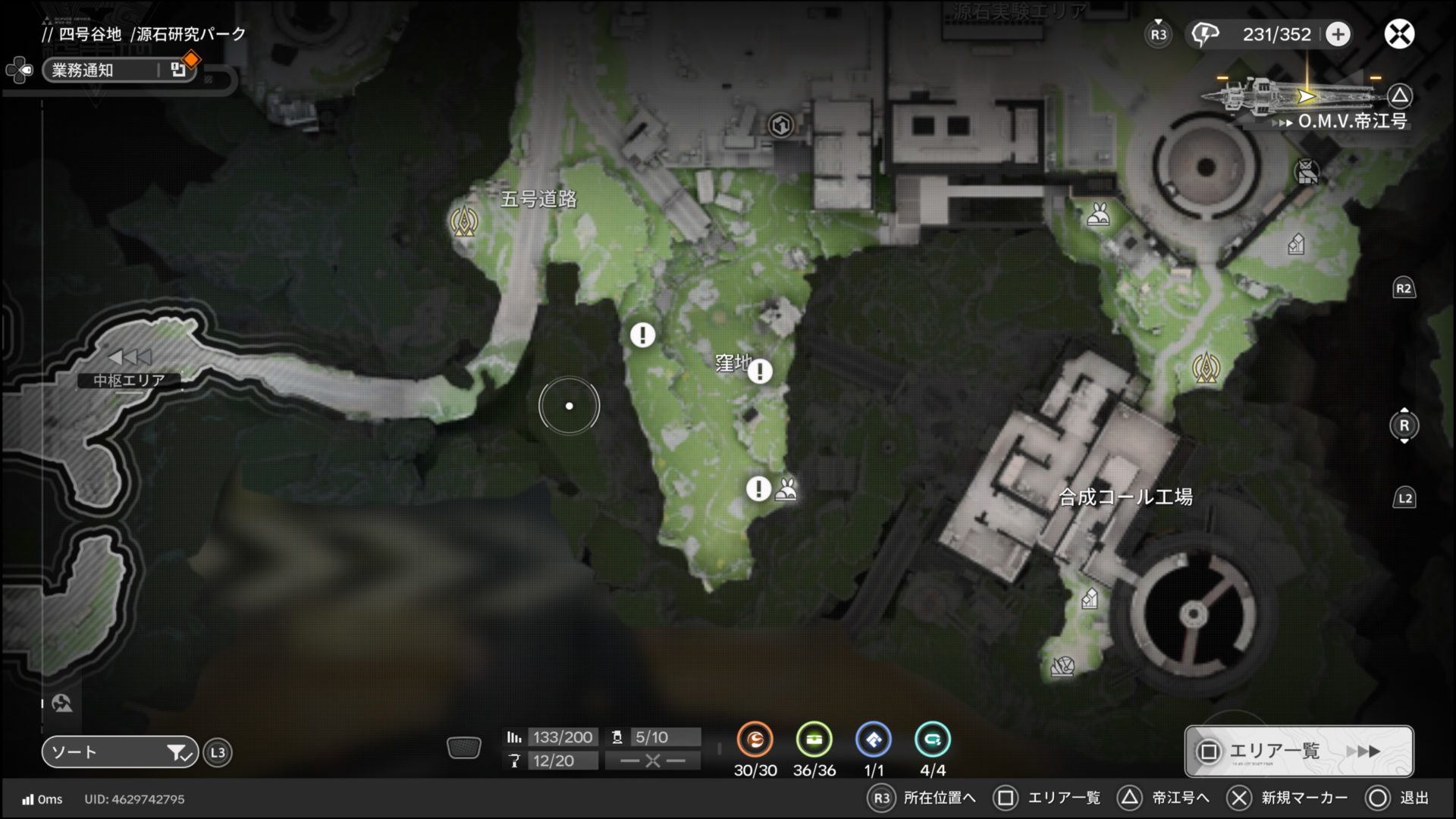
Task: Select the teleport marker near 五号道路
Action: click(463, 221)
